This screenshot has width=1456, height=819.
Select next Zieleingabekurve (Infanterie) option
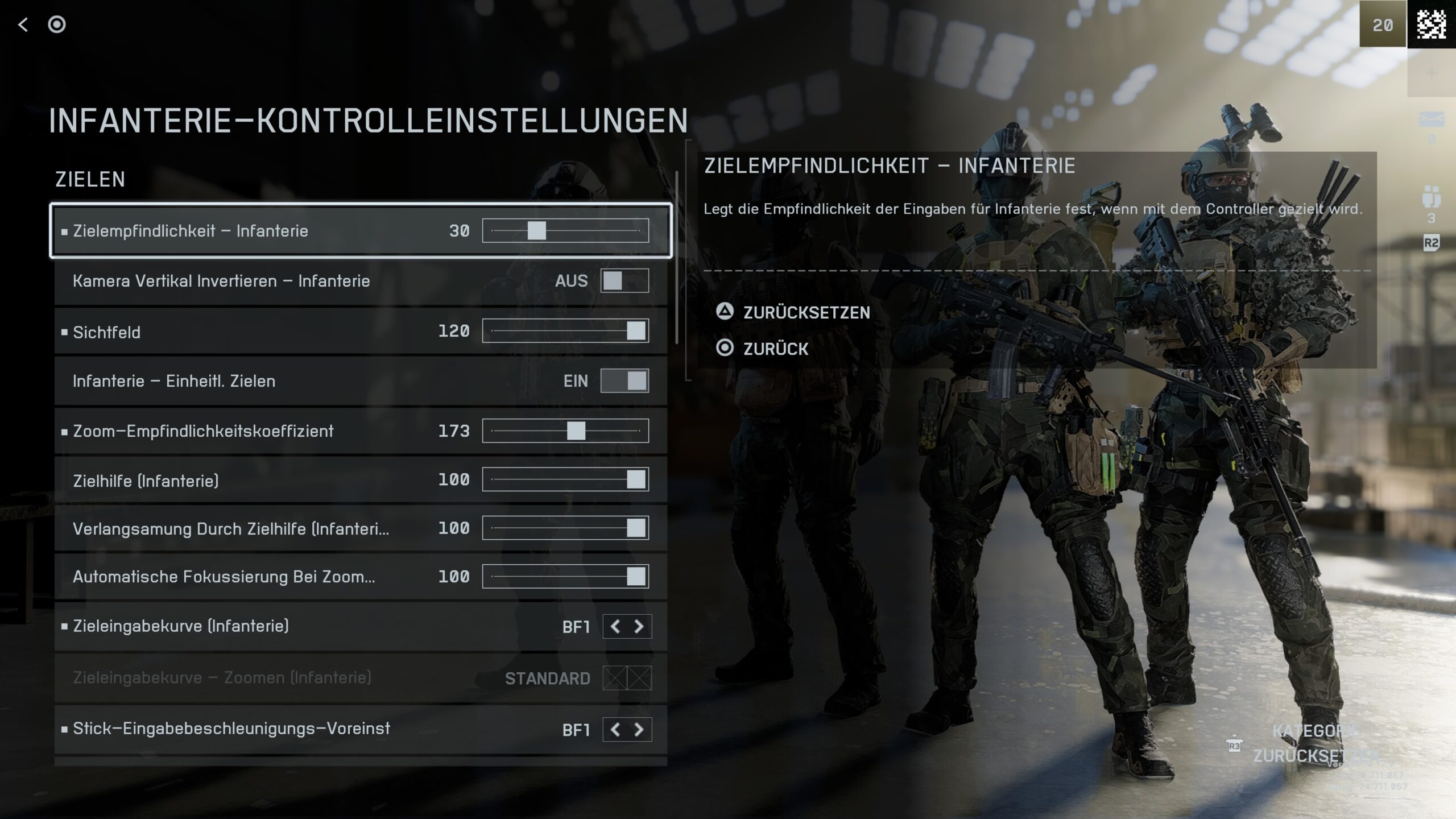click(x=639, y=627)
